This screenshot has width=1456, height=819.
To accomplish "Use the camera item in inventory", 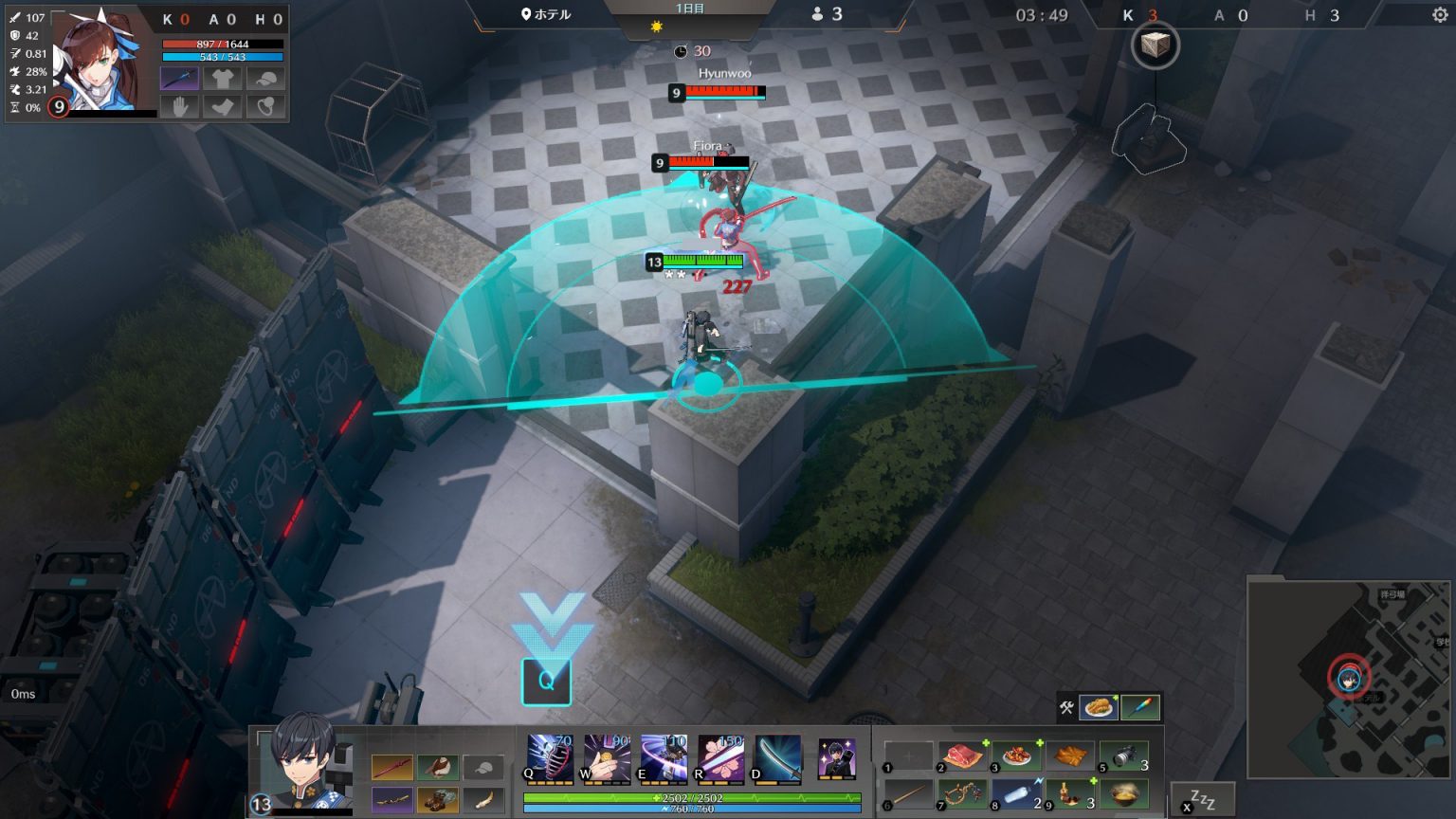I will tap(1124, 756).
